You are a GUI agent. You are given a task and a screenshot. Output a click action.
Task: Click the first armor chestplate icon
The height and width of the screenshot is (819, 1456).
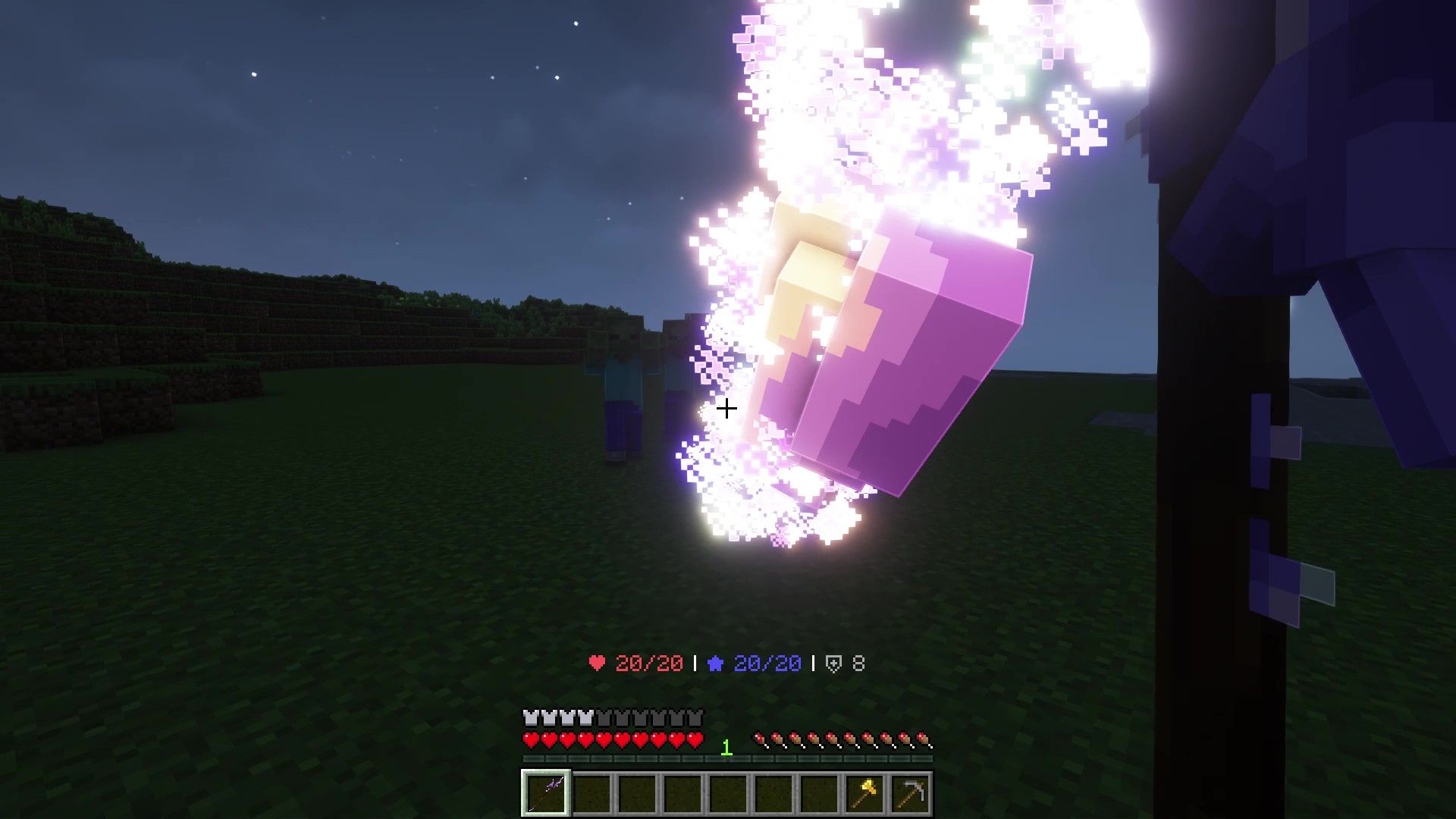(529, 716)
